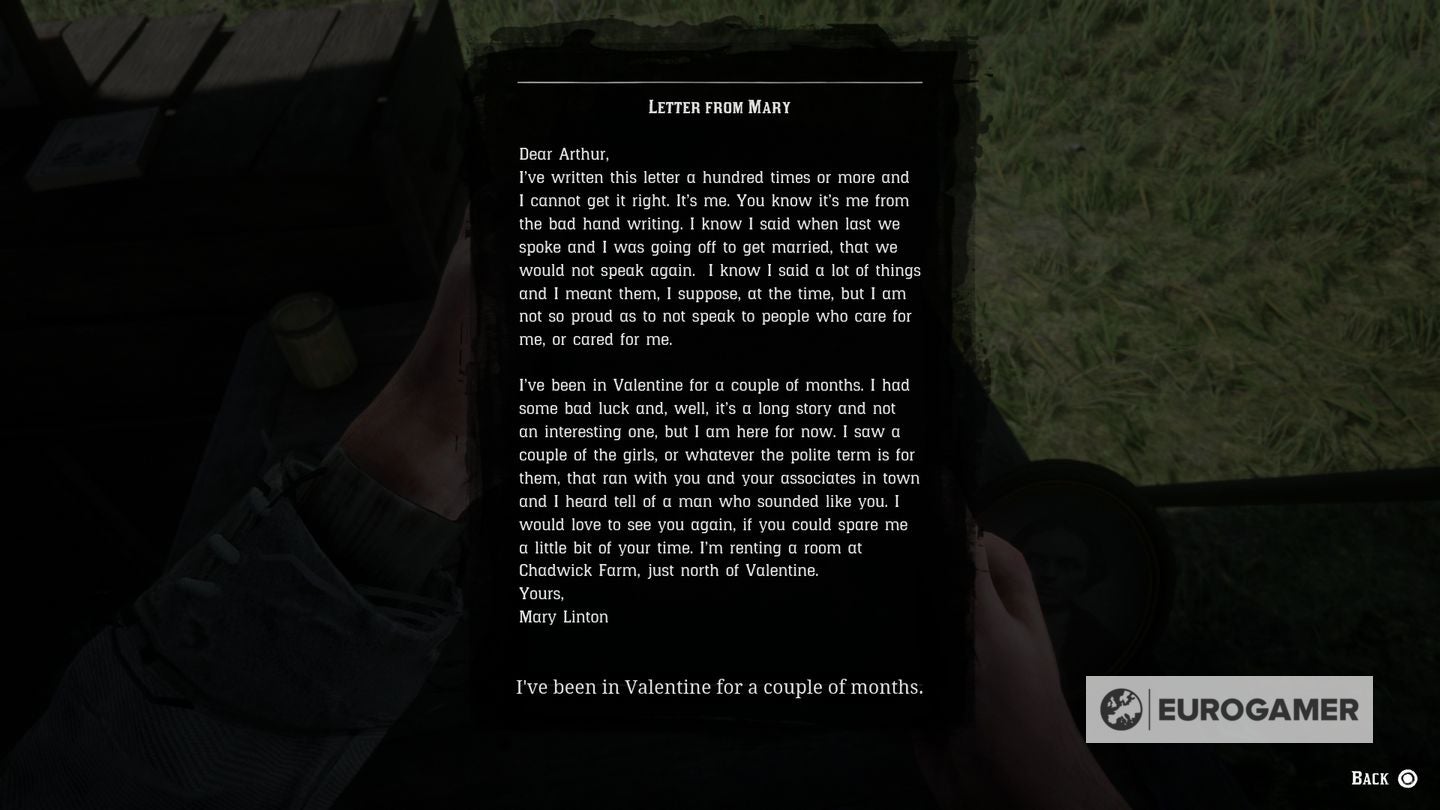Screen dimensions: 1440x810
Task: Click the circle controller button icon
Action: click(1407, 778)
